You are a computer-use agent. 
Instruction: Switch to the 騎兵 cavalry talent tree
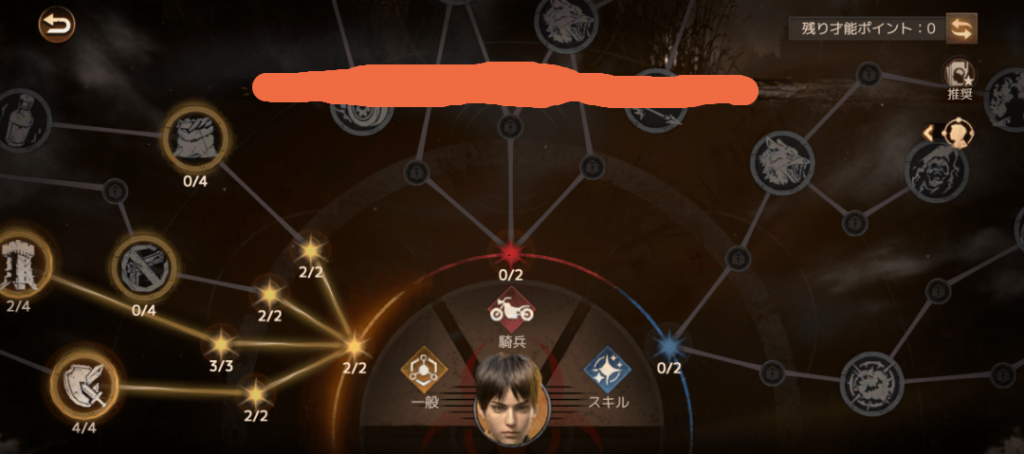pos(510,311)
